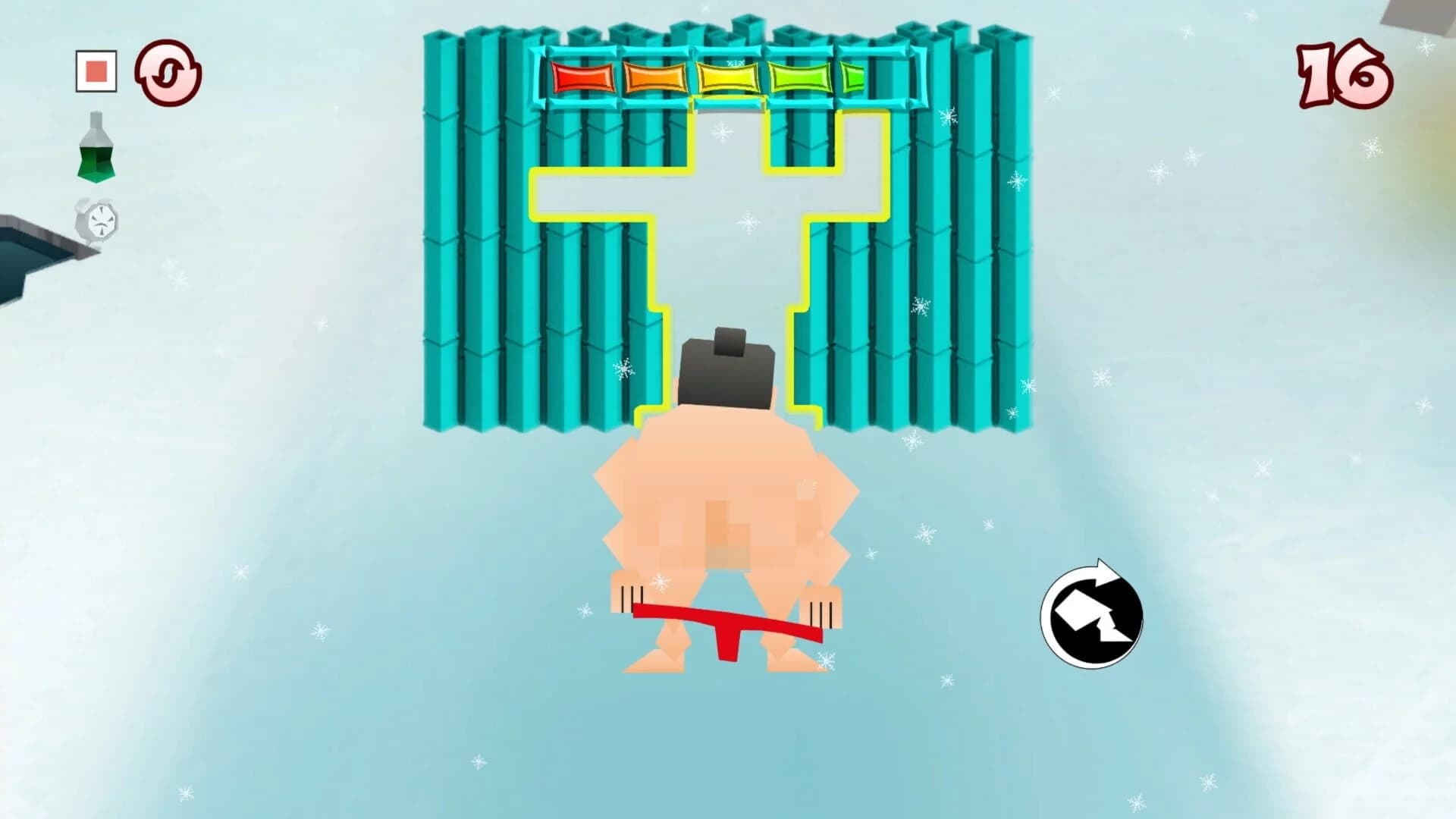The image size is (1456, 819).
Task: Toggle the rightmost green gauge segment
Action: point(851,76)
